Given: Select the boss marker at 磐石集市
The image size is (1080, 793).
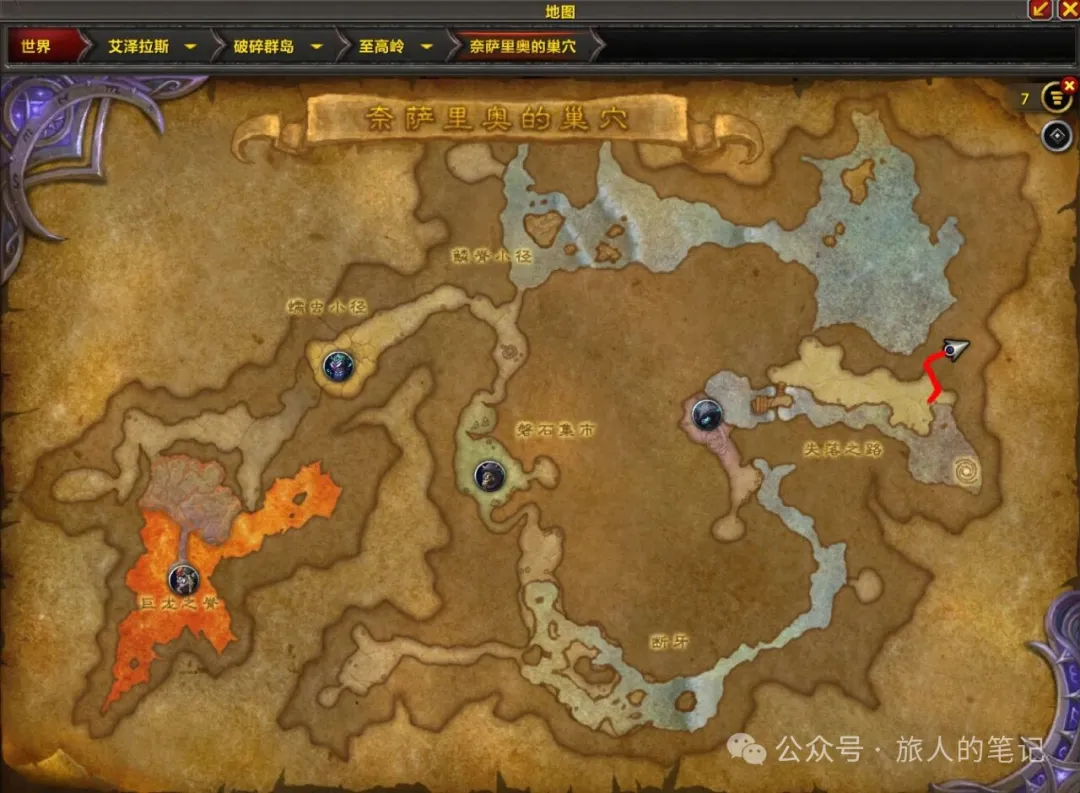Looking at the screenshot, I should (489, 475).
